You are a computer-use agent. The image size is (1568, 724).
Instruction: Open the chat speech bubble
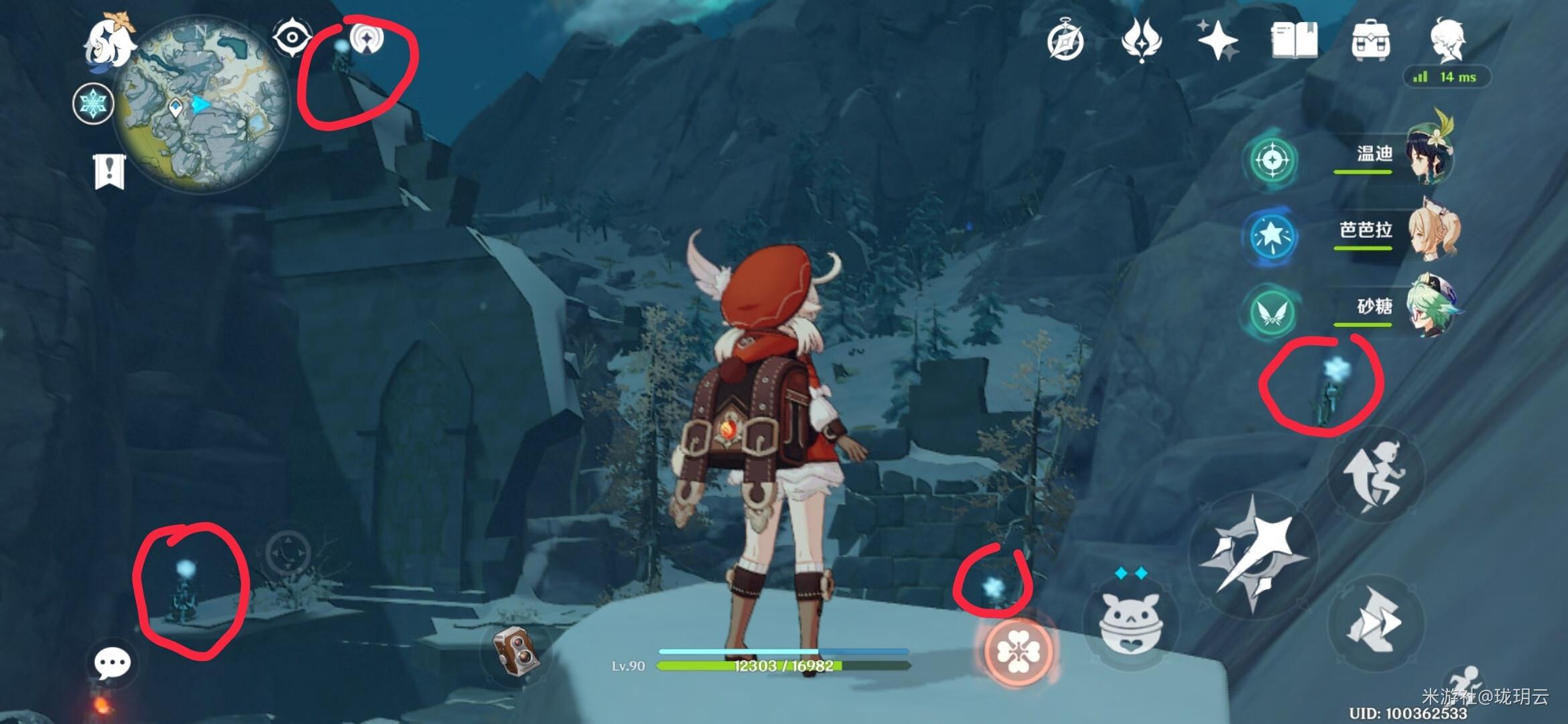pyautogui.click(x=112, y=664)
